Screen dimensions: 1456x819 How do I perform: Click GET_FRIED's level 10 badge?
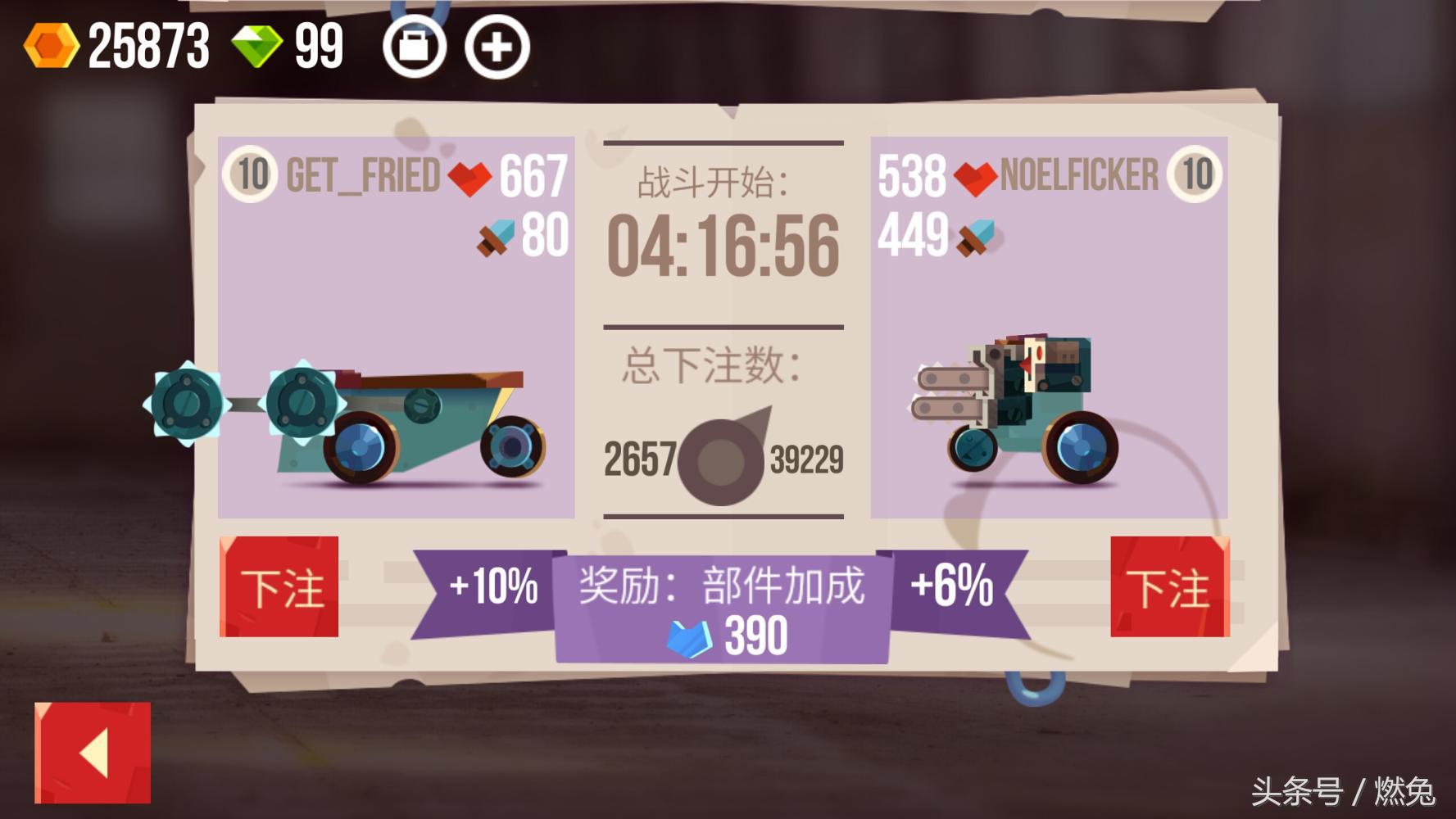tap(252, 174)
